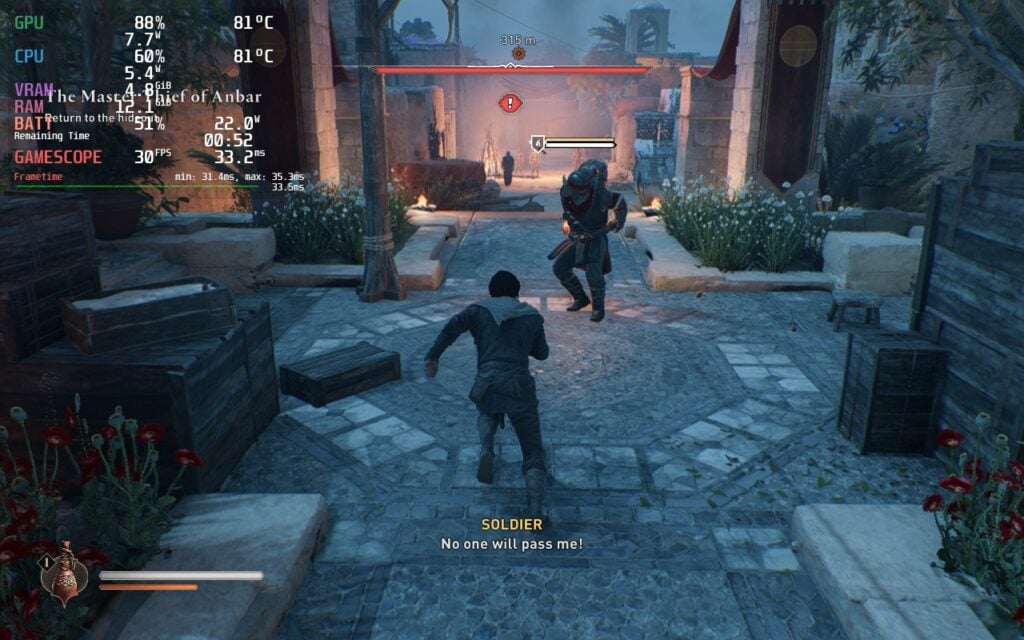1024x640 pixels.
Task: Select the Master Thief of Anbar quest tracker
Action: pyautogui.click(x=153, y=97)
